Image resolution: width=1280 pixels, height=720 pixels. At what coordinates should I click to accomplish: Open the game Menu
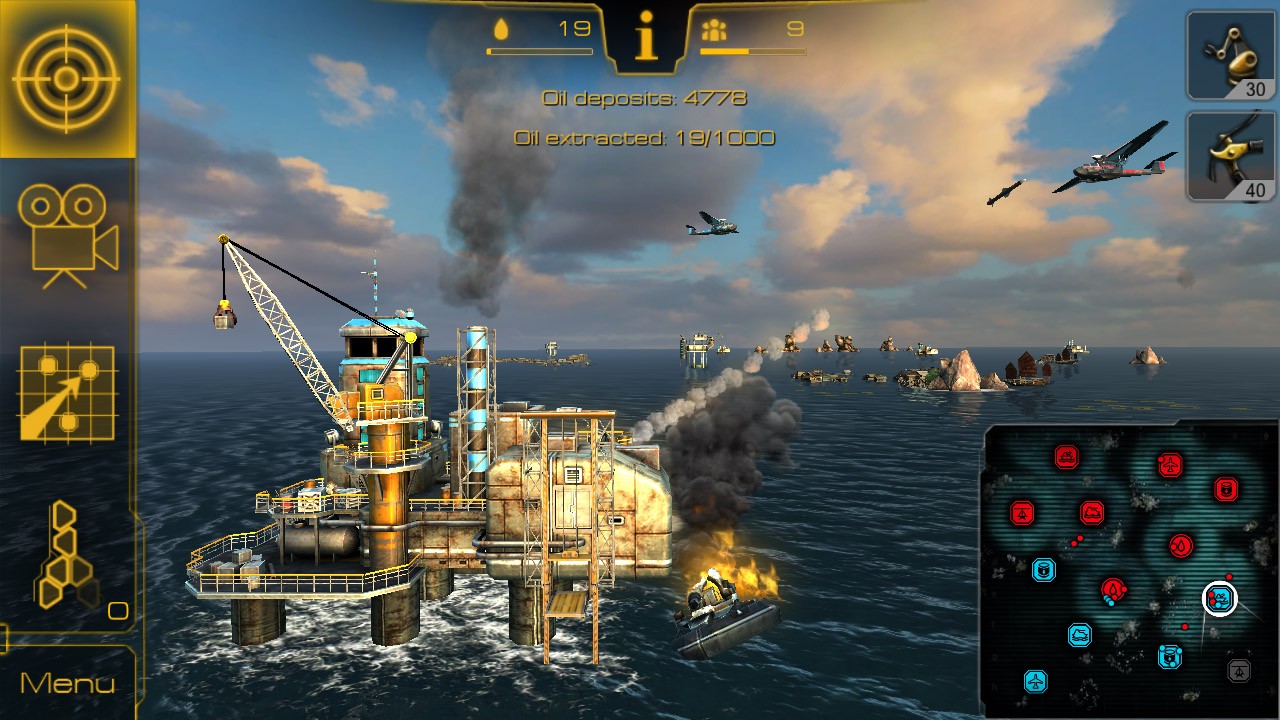67,684
